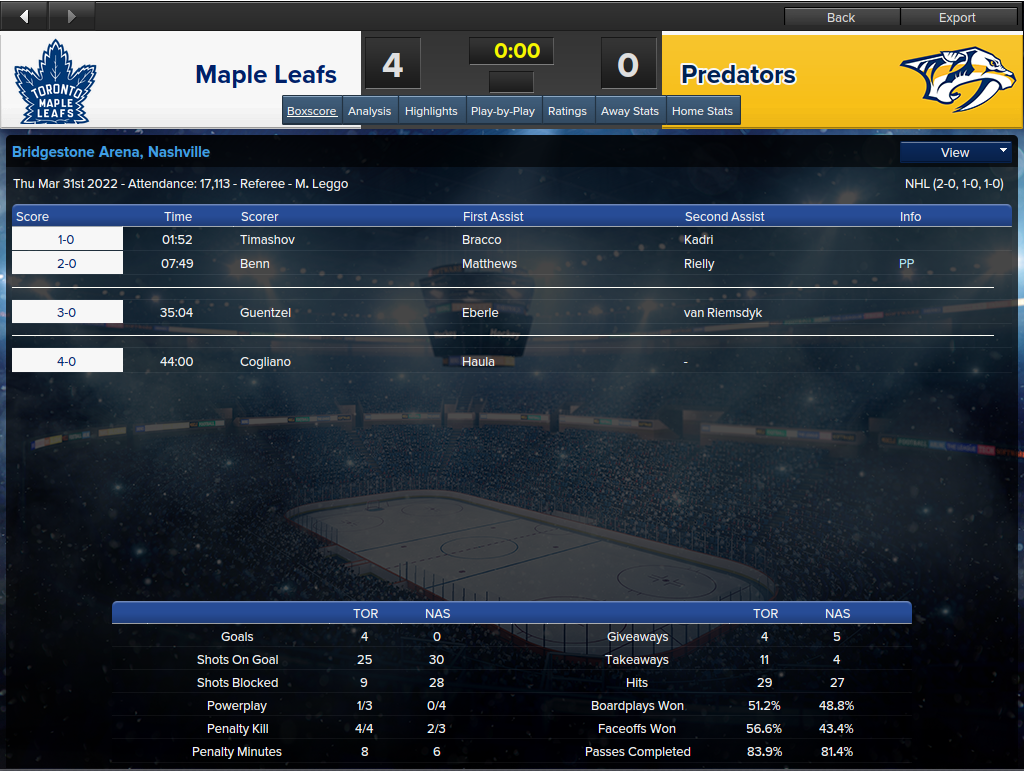Open the Boxscore tab
Viewport: 1024px width, 771px height.
[x=312, y=111]
